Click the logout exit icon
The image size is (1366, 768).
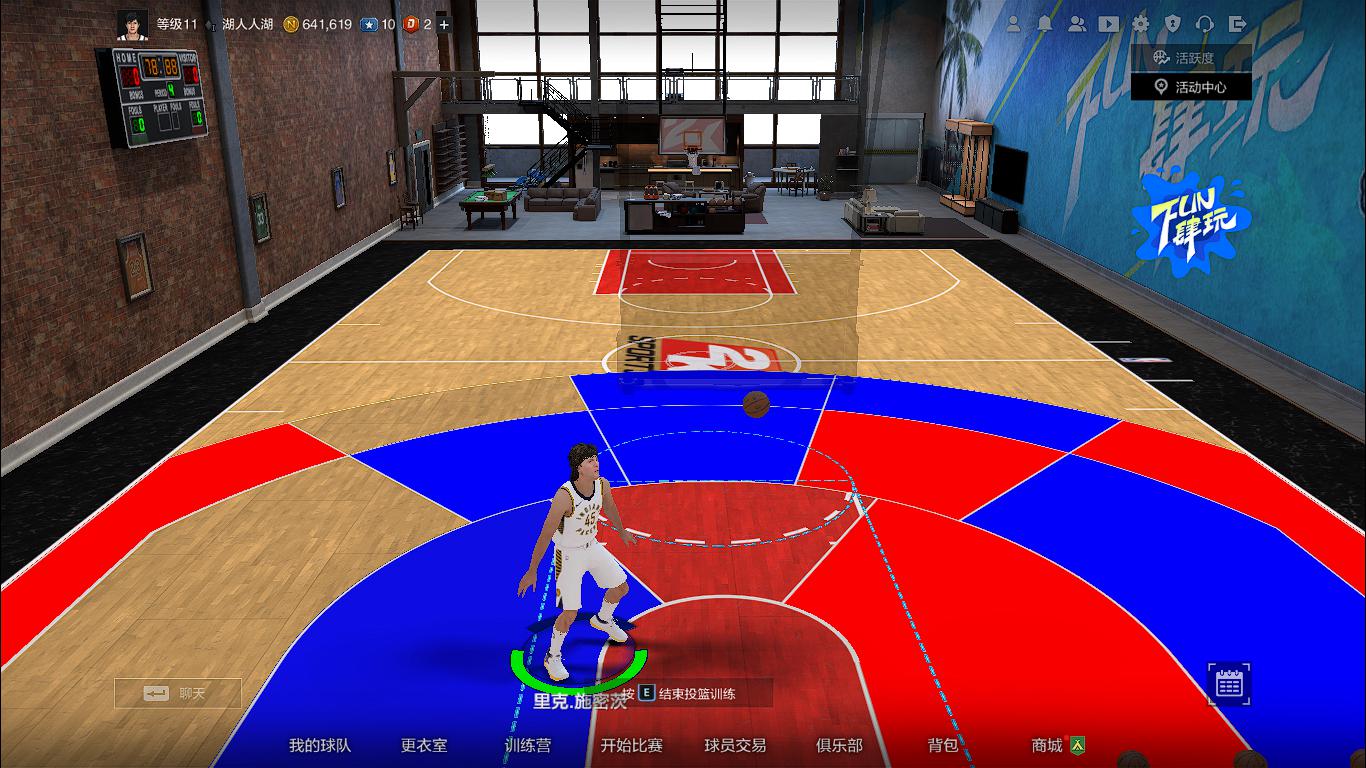tap(1239, 23)
